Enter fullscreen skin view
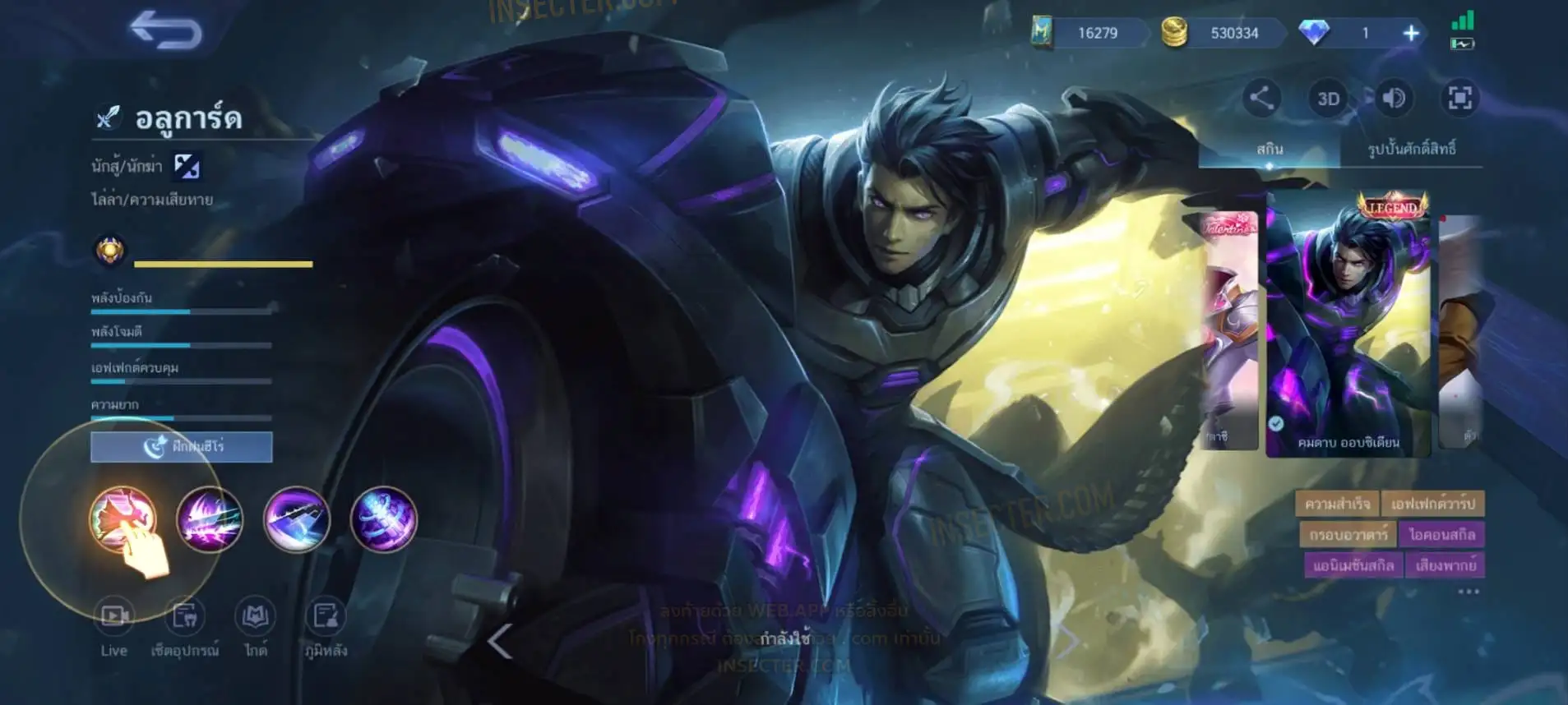 click(x=1459, y=99)
